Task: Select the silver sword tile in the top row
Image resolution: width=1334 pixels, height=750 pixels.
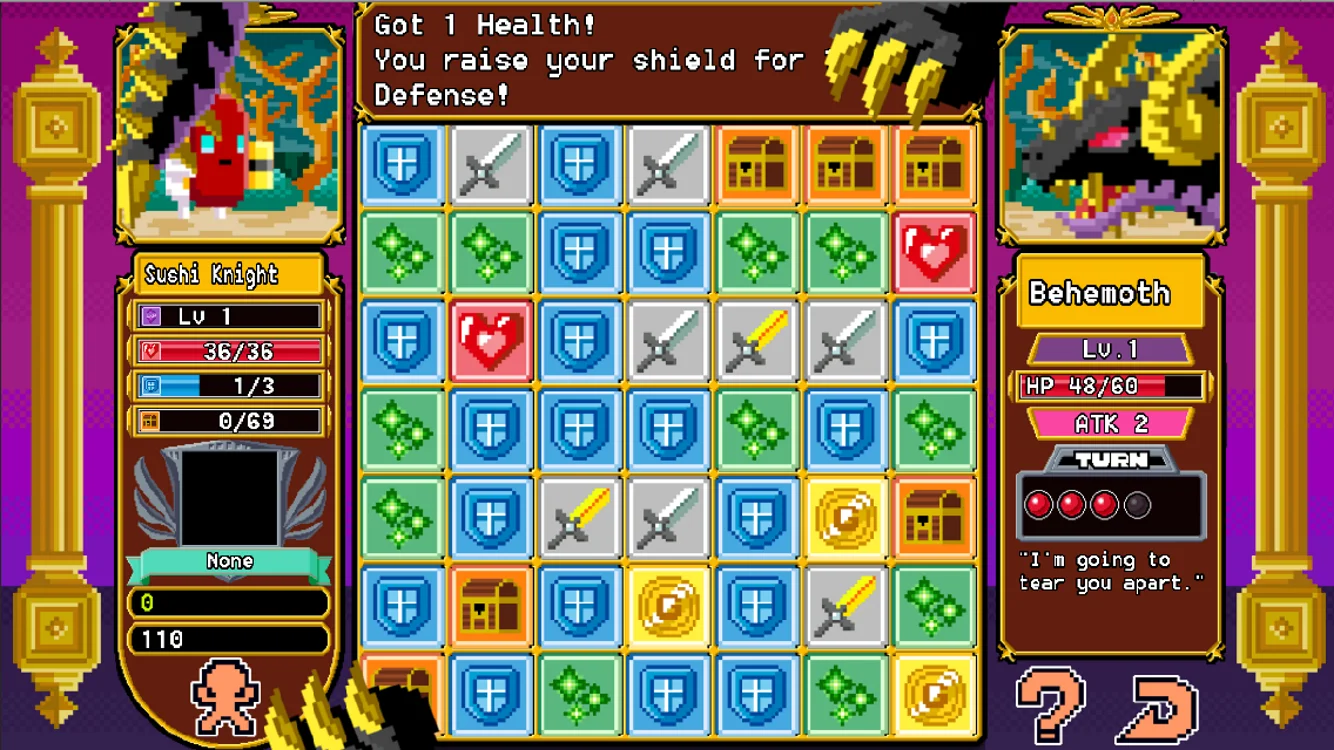Action: tap(491, 165)
